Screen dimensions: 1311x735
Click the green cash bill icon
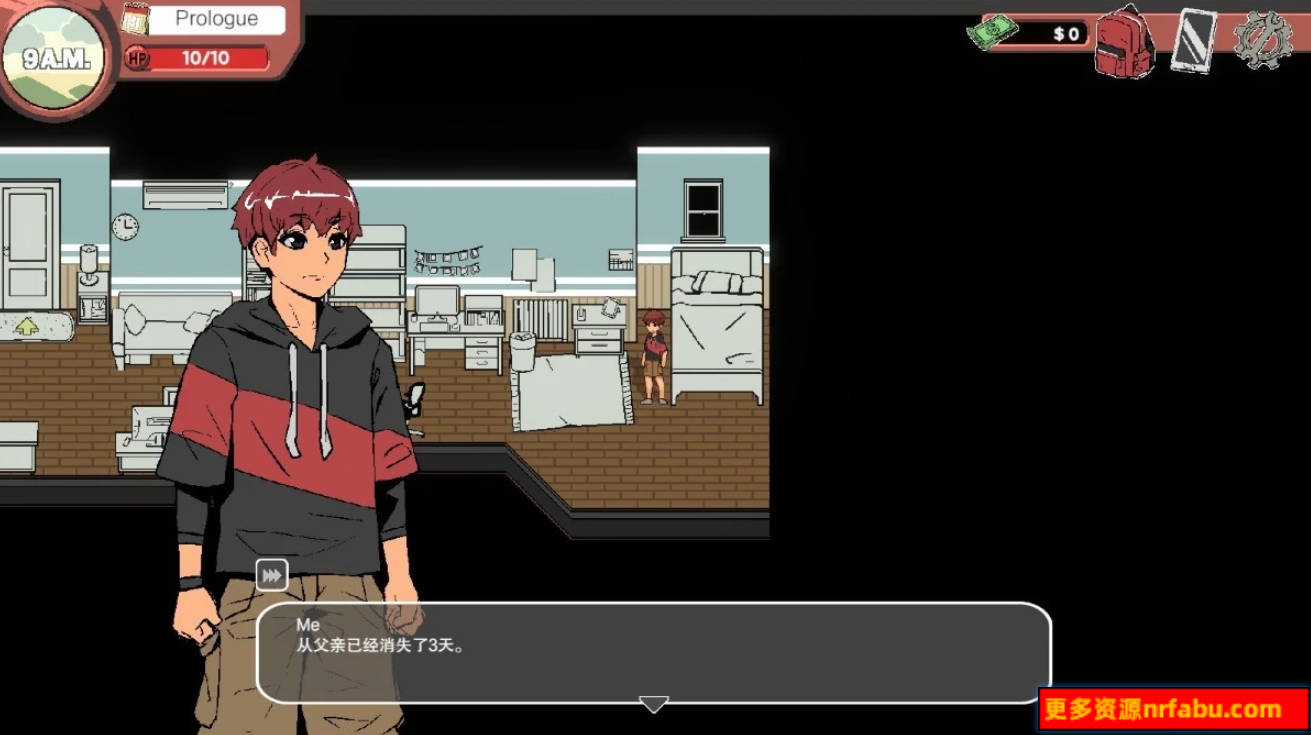pos(996,33)
